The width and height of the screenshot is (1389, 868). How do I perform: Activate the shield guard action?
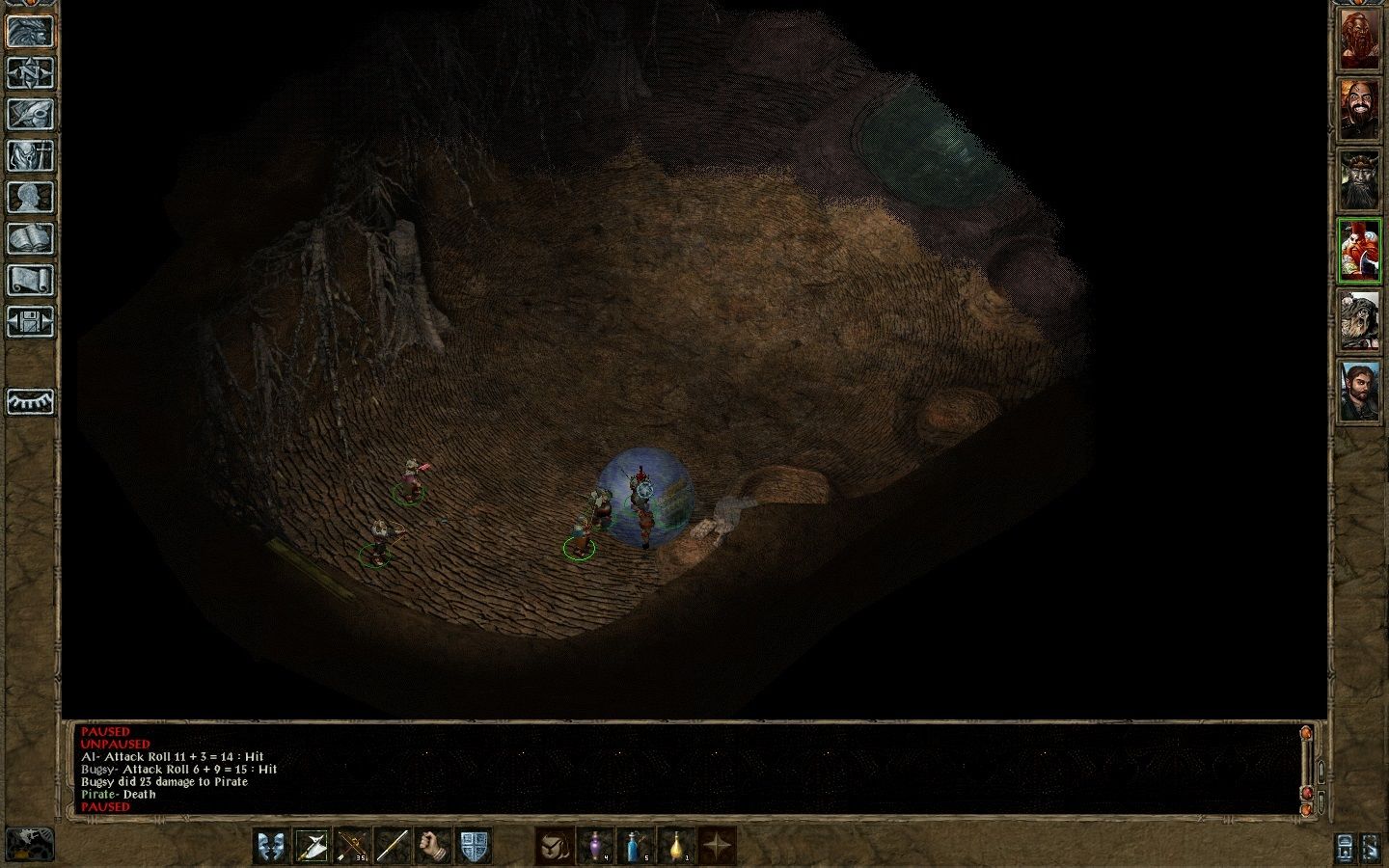click(474, 846)
